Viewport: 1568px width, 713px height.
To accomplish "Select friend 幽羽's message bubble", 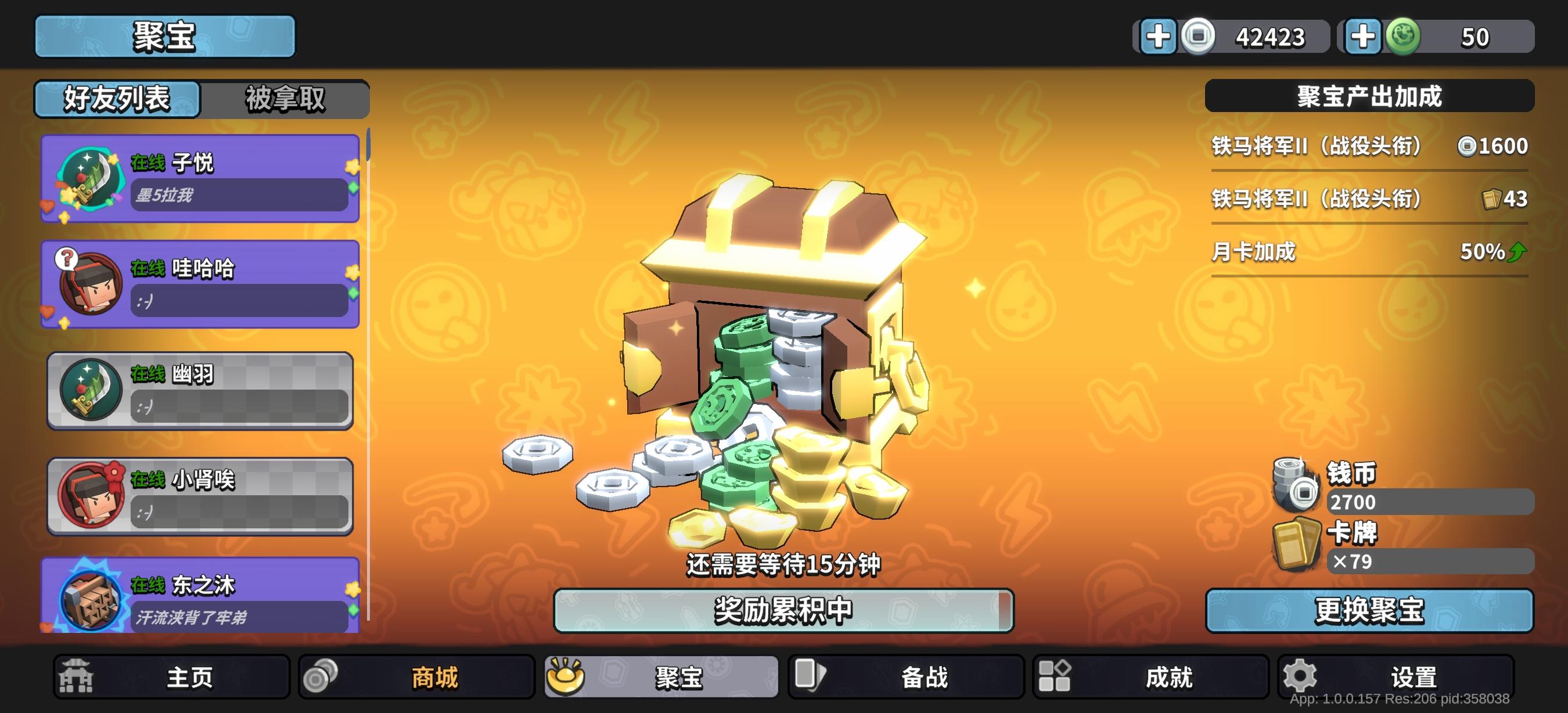I will click(239, 409).
